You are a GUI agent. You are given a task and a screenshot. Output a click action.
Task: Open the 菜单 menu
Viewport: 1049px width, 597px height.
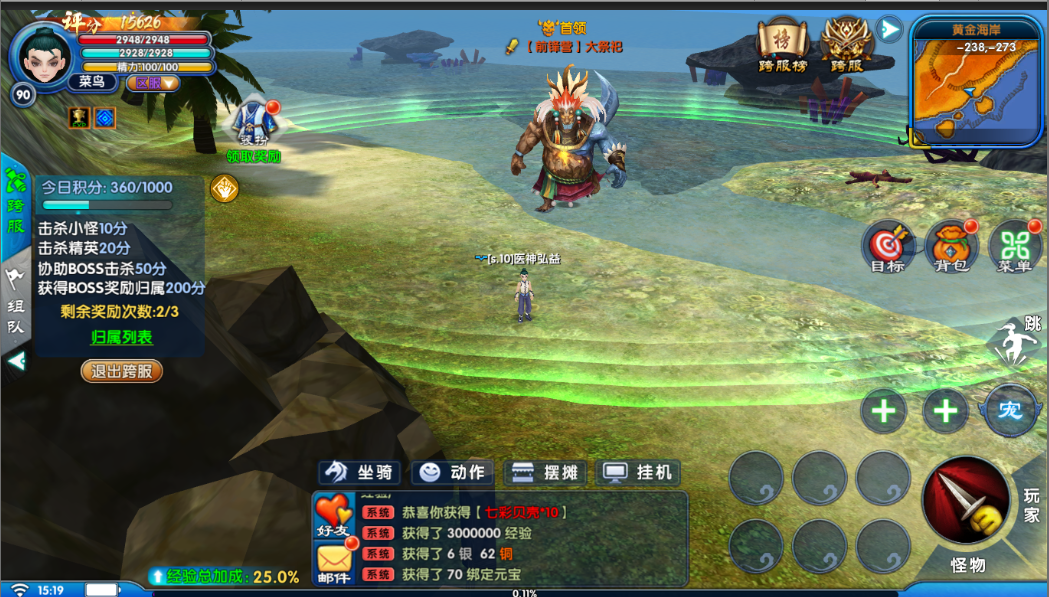(x=1014, y=246)
